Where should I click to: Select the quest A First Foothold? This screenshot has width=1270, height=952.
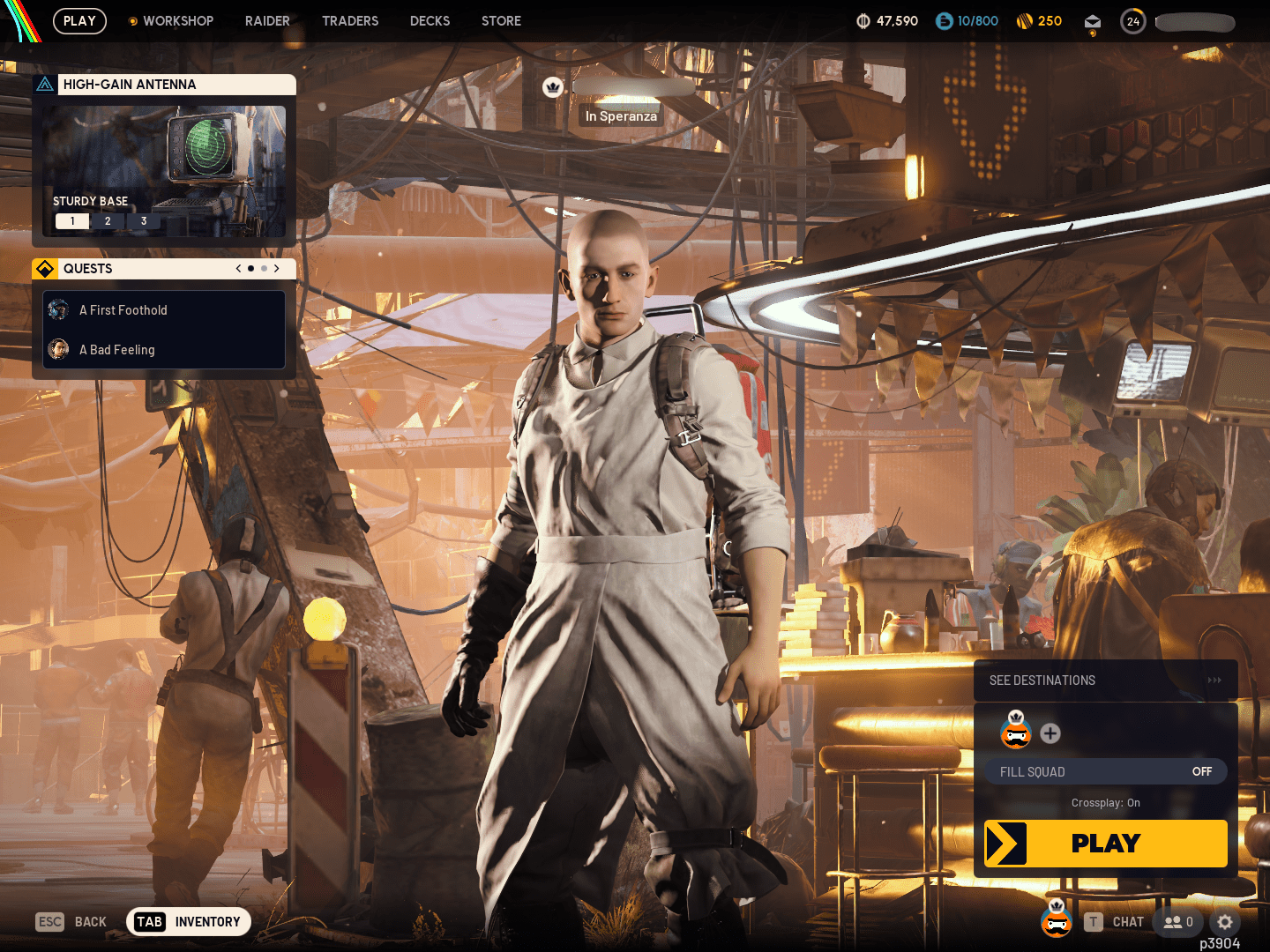click(x=123, y=310)
